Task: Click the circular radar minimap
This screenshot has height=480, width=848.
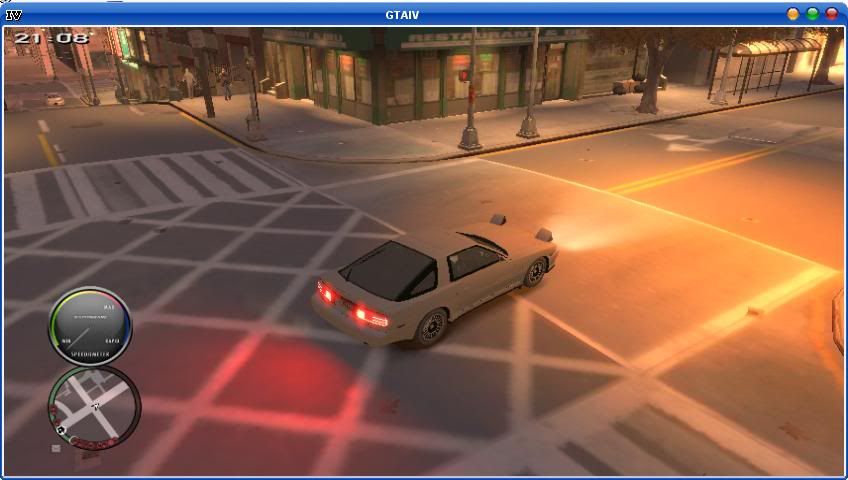Action: click(93, 407)
